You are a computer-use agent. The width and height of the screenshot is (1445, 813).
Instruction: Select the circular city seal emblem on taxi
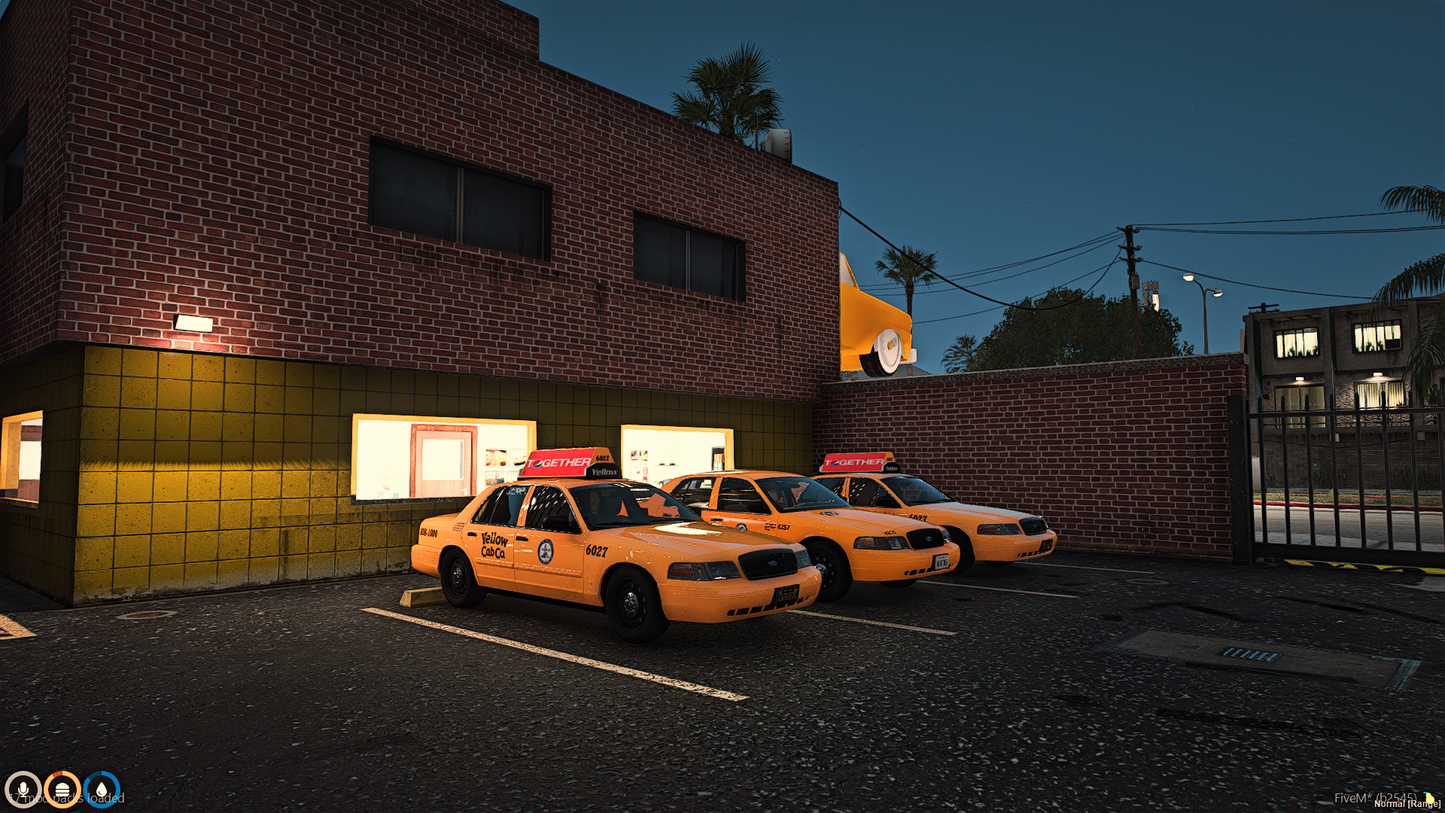click(547, 550)
